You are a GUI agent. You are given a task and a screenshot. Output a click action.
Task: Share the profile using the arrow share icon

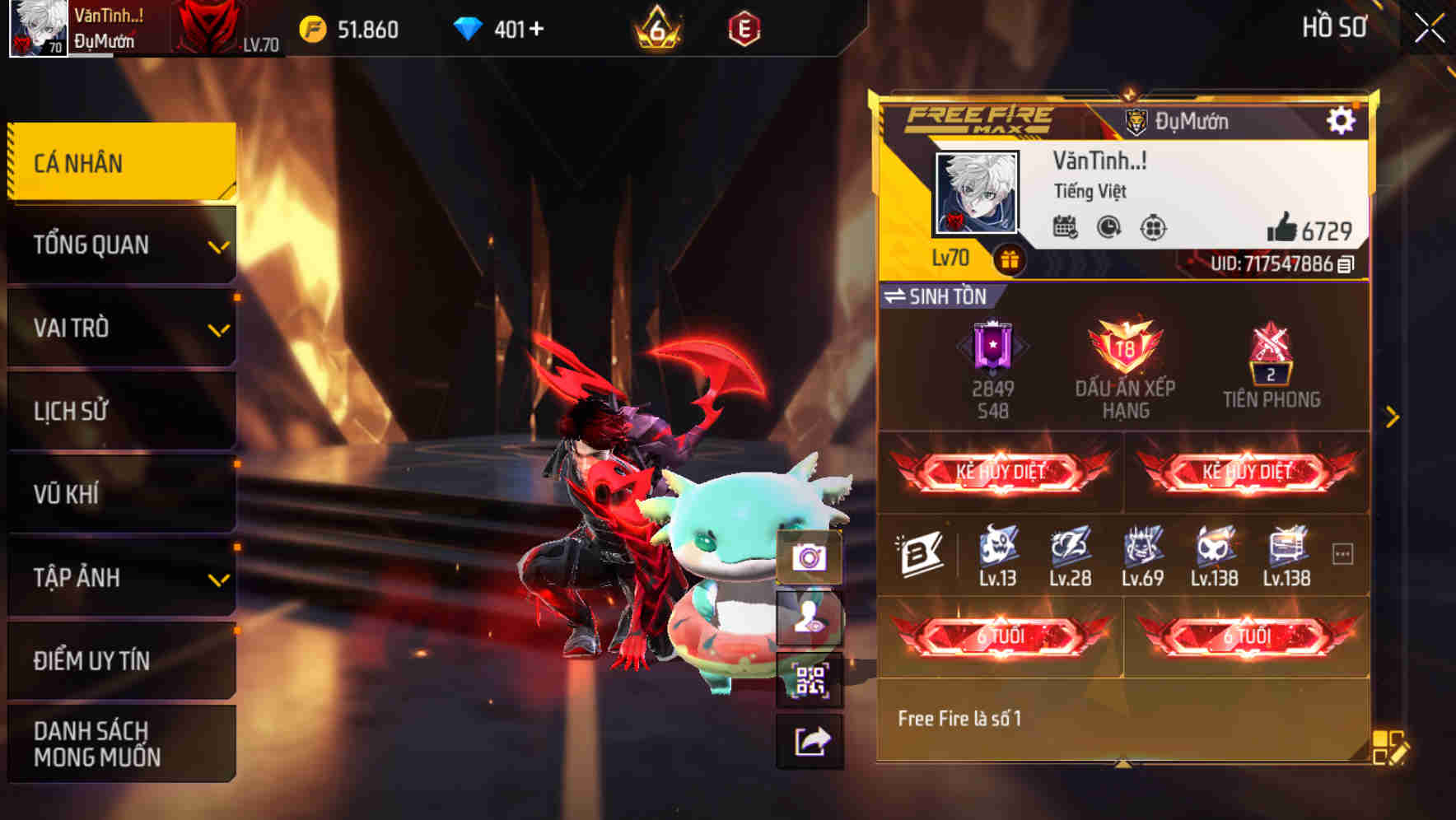[x=811, y=740]
